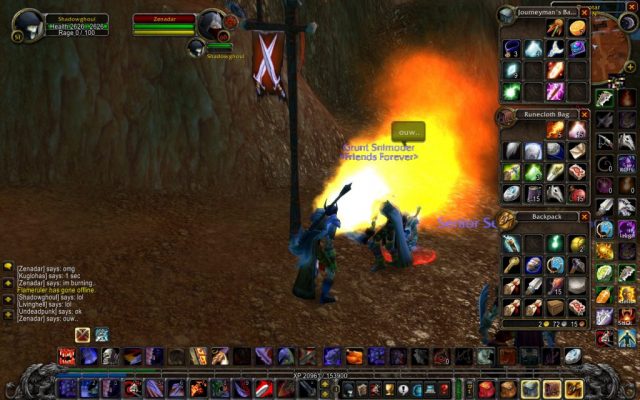Select the gold coin item in Journeyman's Bag
The image size is (640, 400).
[x=578, y=28]
